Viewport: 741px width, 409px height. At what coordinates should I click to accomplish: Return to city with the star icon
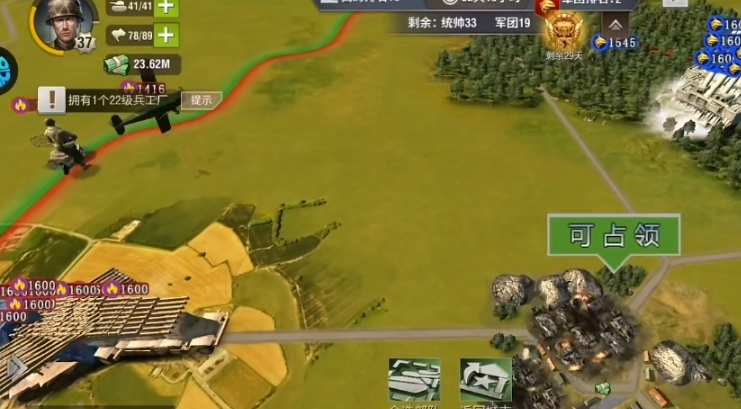485,383
